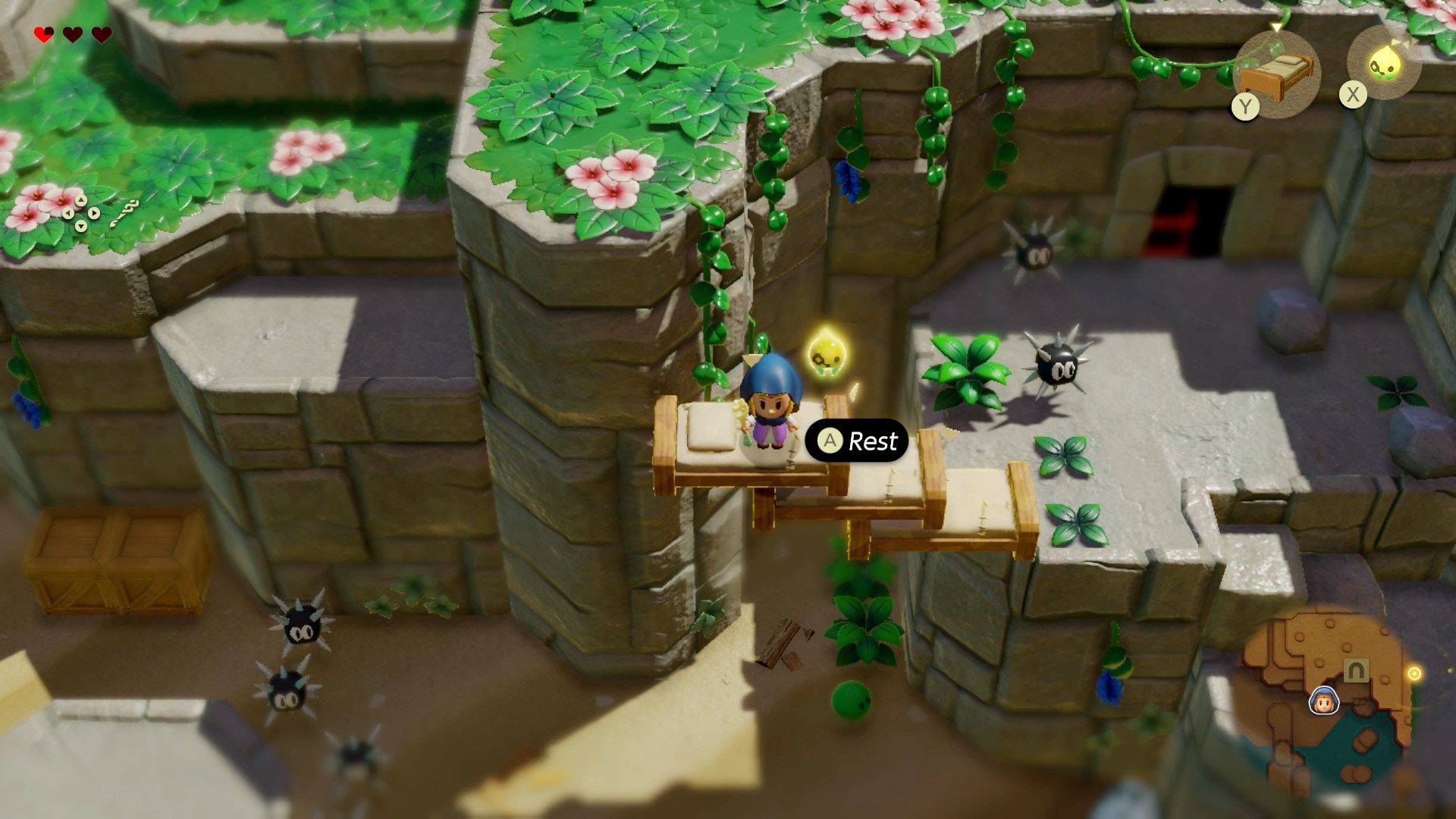1456x819 pixels.
Task: Click the left arrow on the d-pad prompt
Action: (x=68, y=213)
